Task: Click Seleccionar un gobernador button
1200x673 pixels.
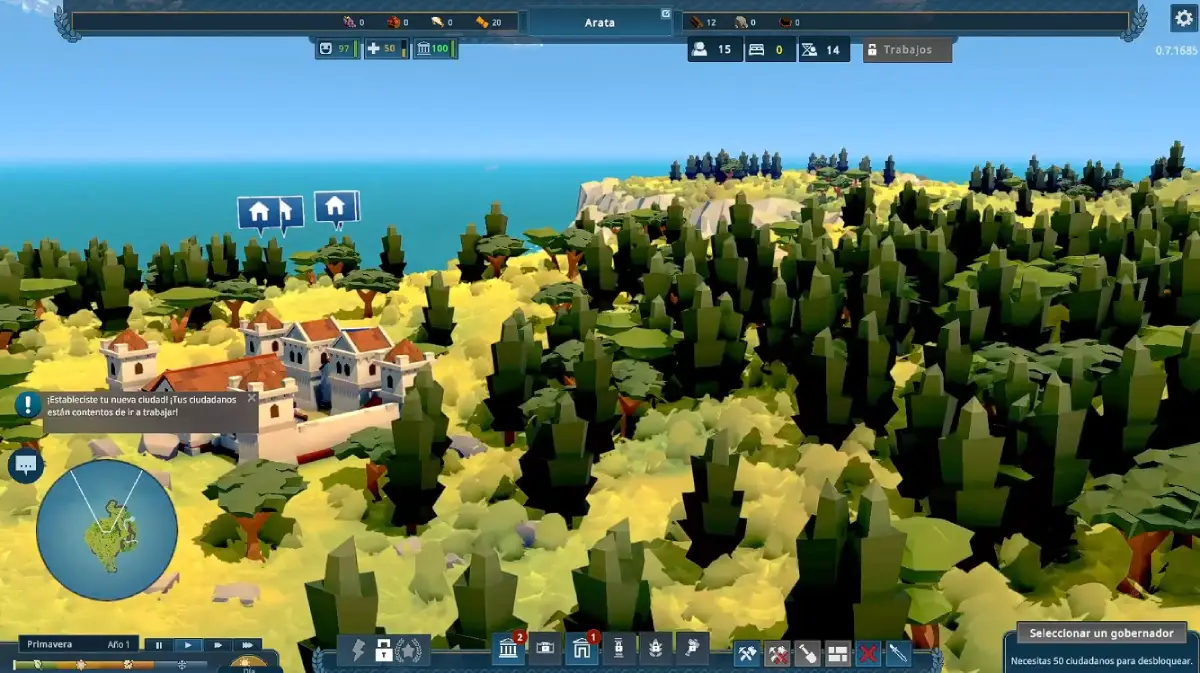Action: 1101,633
